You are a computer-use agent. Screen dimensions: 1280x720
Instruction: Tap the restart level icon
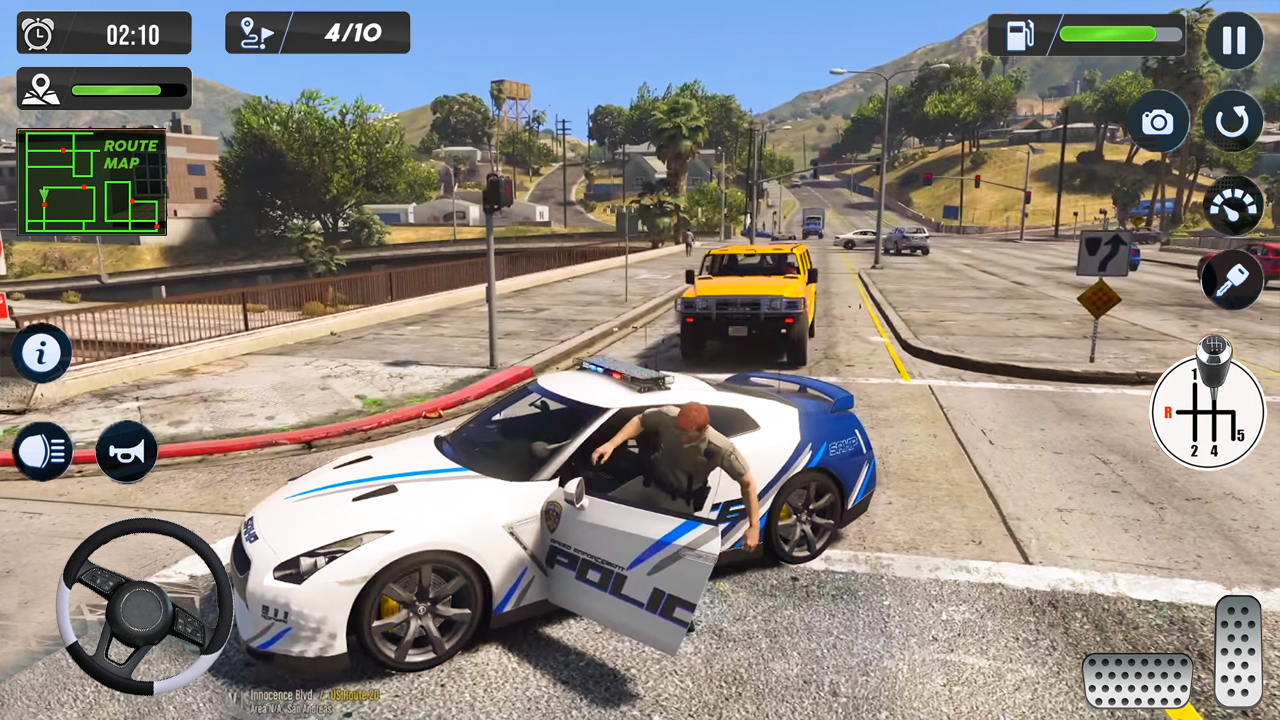click(x=1232, y=121)
